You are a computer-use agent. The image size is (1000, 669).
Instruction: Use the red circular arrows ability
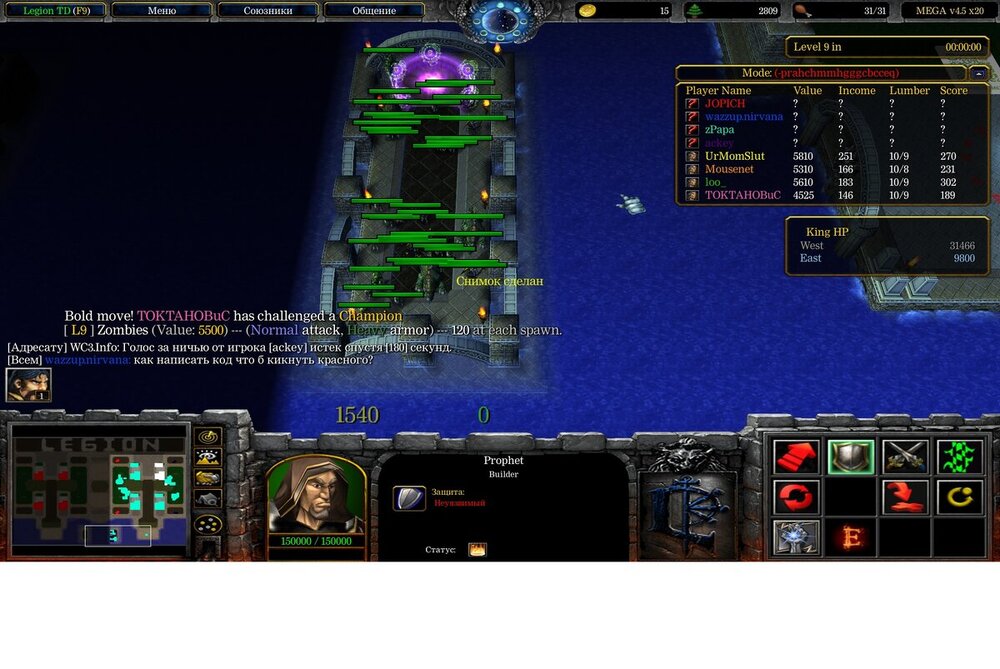pyautogui.click(x=797, y=497)
